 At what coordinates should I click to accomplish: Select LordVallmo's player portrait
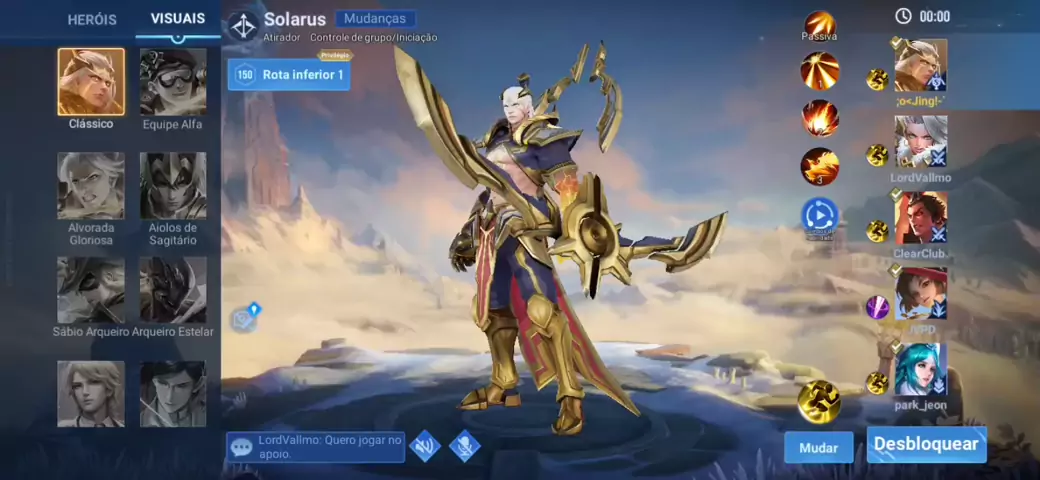tap(920, 142)
